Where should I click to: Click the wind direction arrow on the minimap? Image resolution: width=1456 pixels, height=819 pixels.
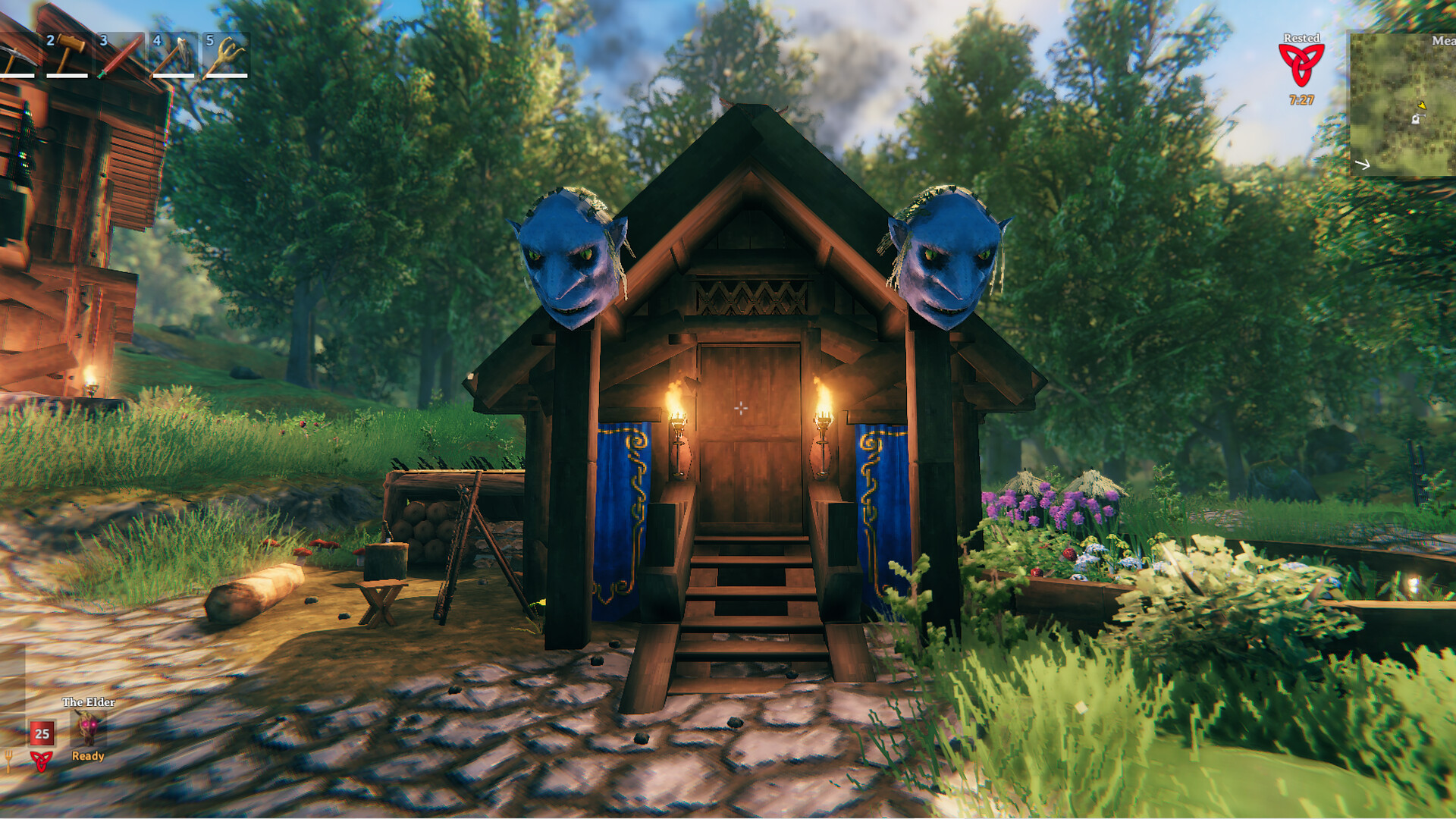pyautogui.click(x=1363, y=164)
